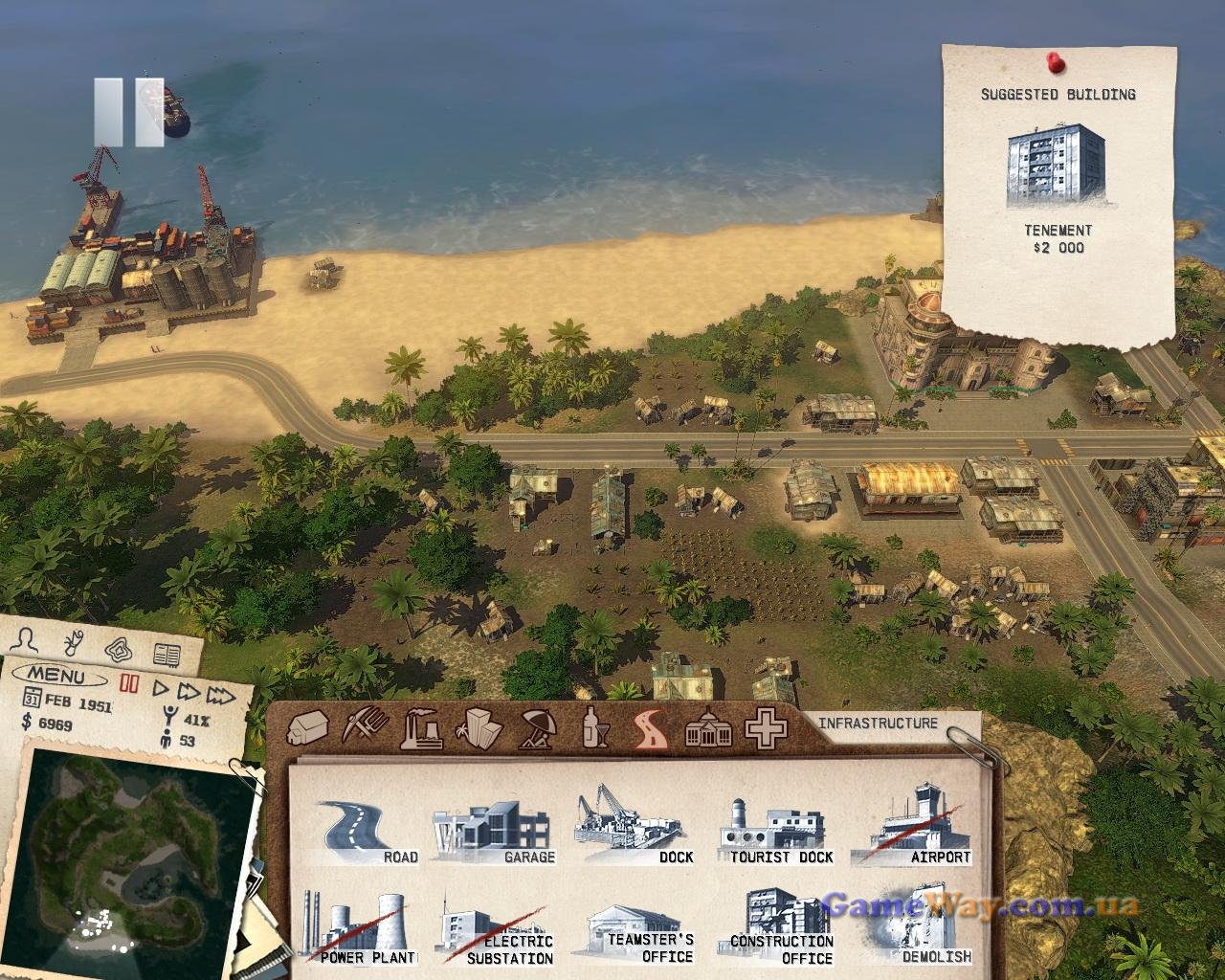Open the edicts scroll icon
This screenshot has width=1225, height=980.
point(73,641)
